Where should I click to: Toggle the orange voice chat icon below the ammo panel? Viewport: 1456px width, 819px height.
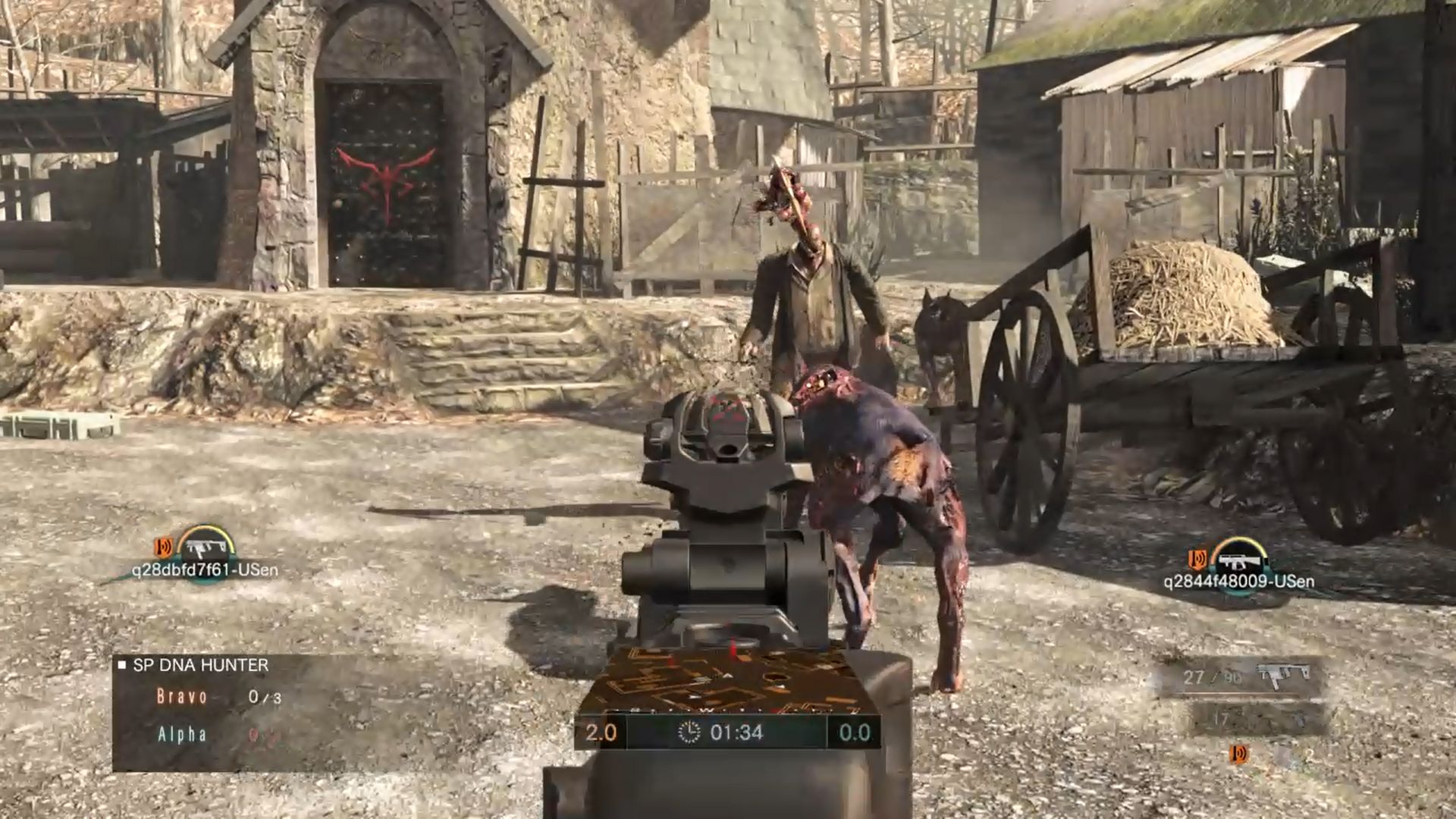[1240, 754]
